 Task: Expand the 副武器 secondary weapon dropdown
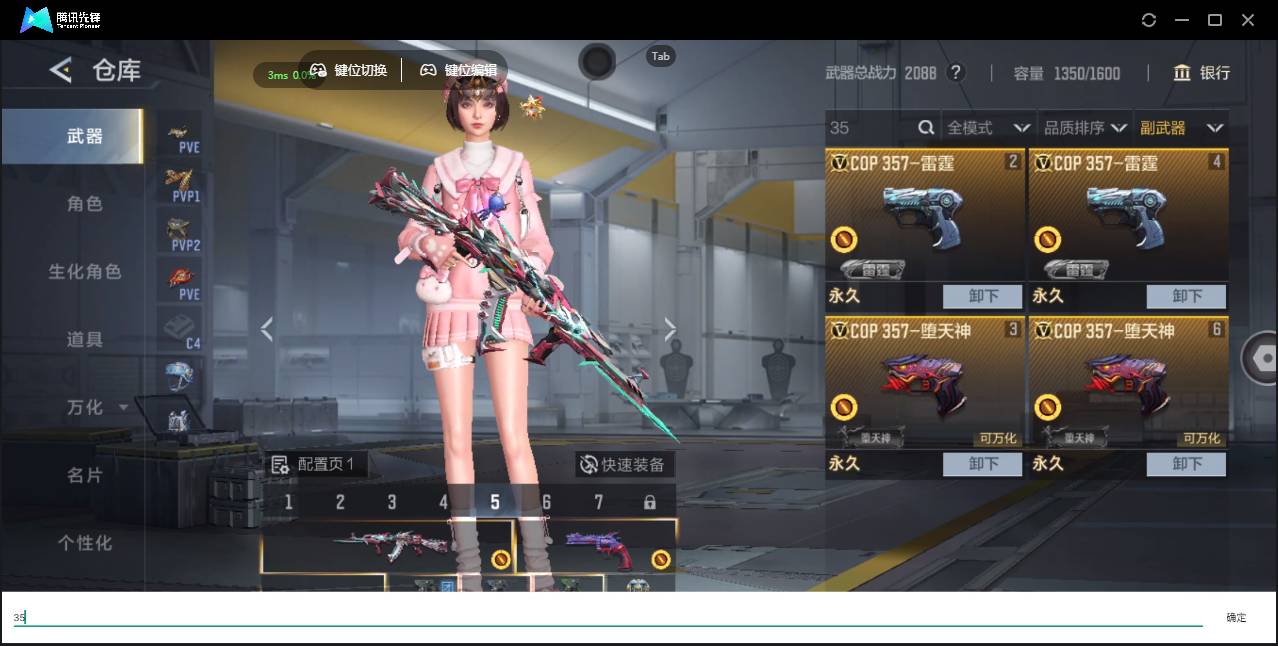[1181, 128]
